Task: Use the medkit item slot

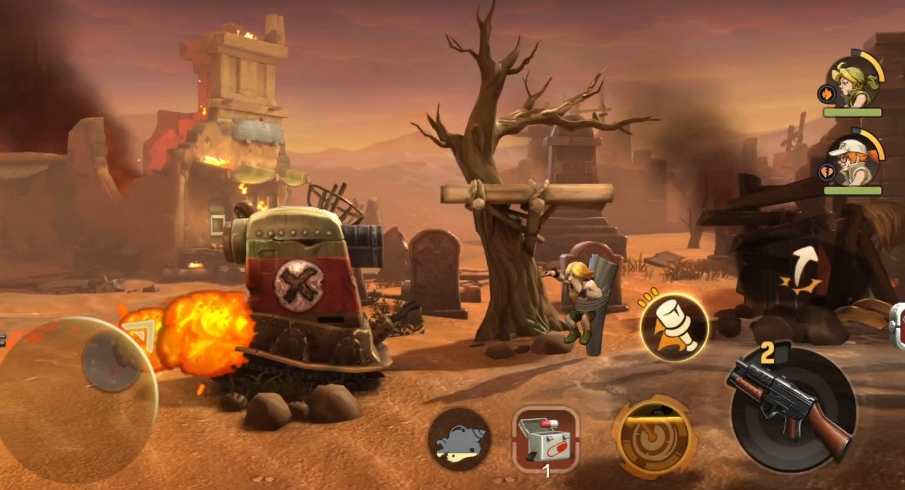Action: tap(545, 437)
